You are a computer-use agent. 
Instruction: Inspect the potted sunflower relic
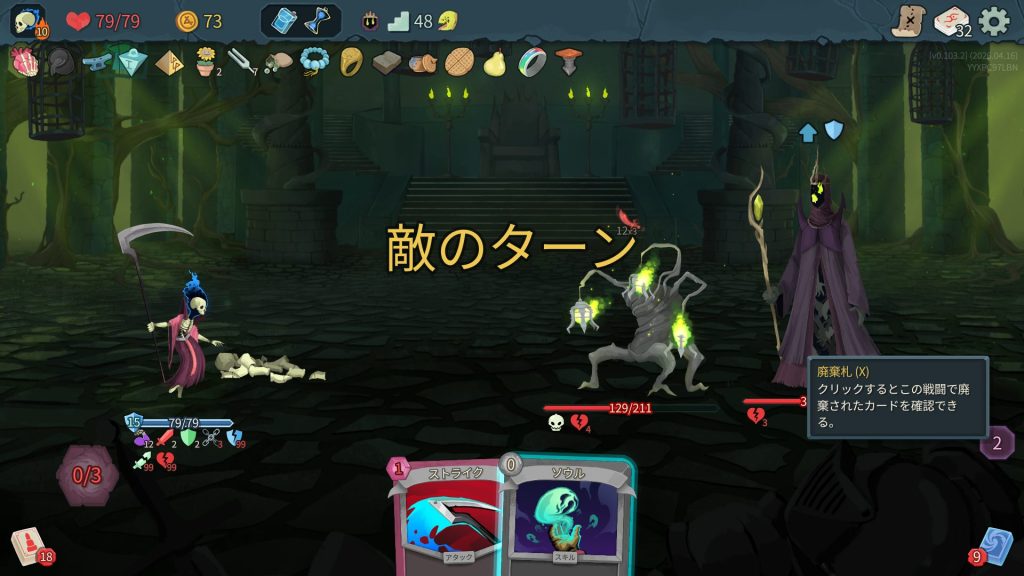(205, 62)
